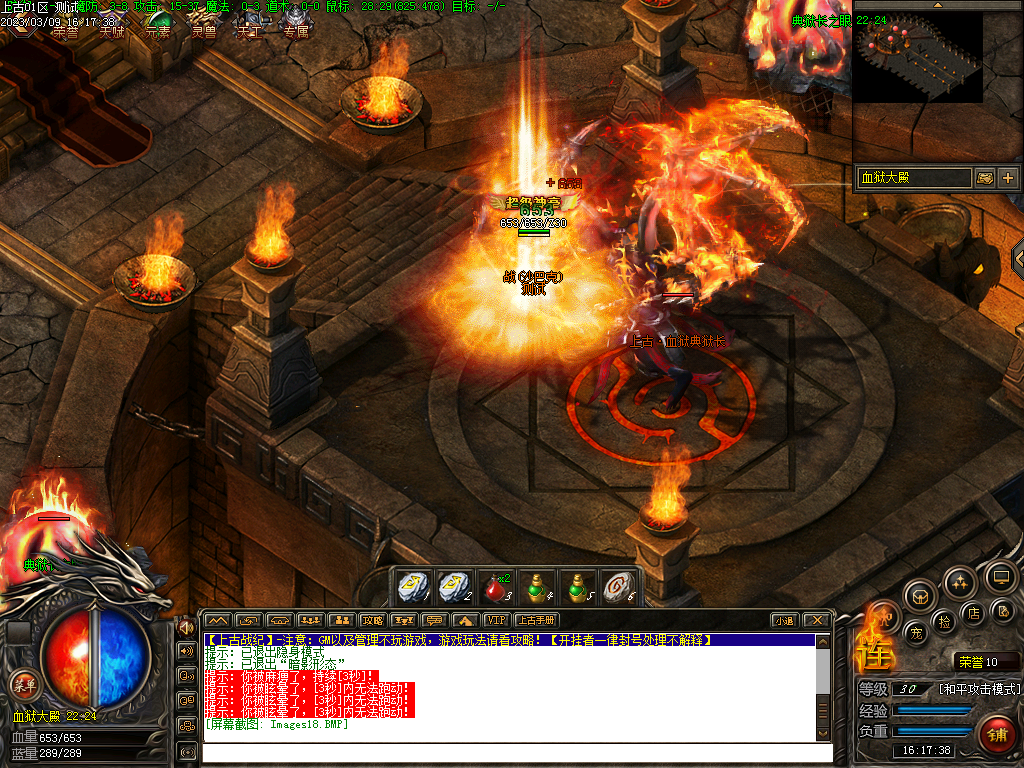Viewport: 1024px width, 768px height.
Task: Click the plus button beside 血狱大殿 map name
Action: pos(1007,178)
